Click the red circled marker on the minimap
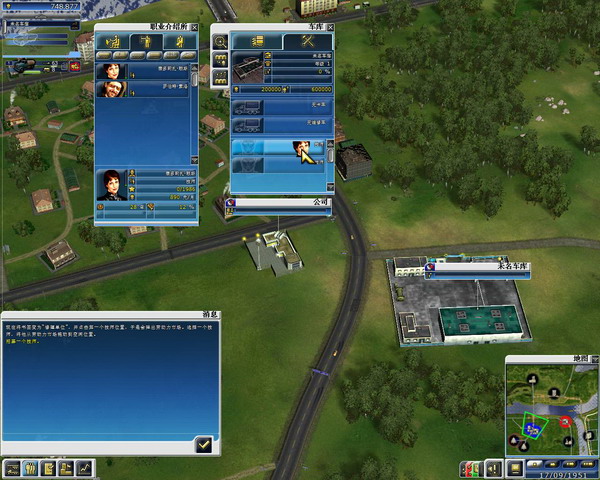The height and width of the screenshot is (480, 600). coord(564,423)
